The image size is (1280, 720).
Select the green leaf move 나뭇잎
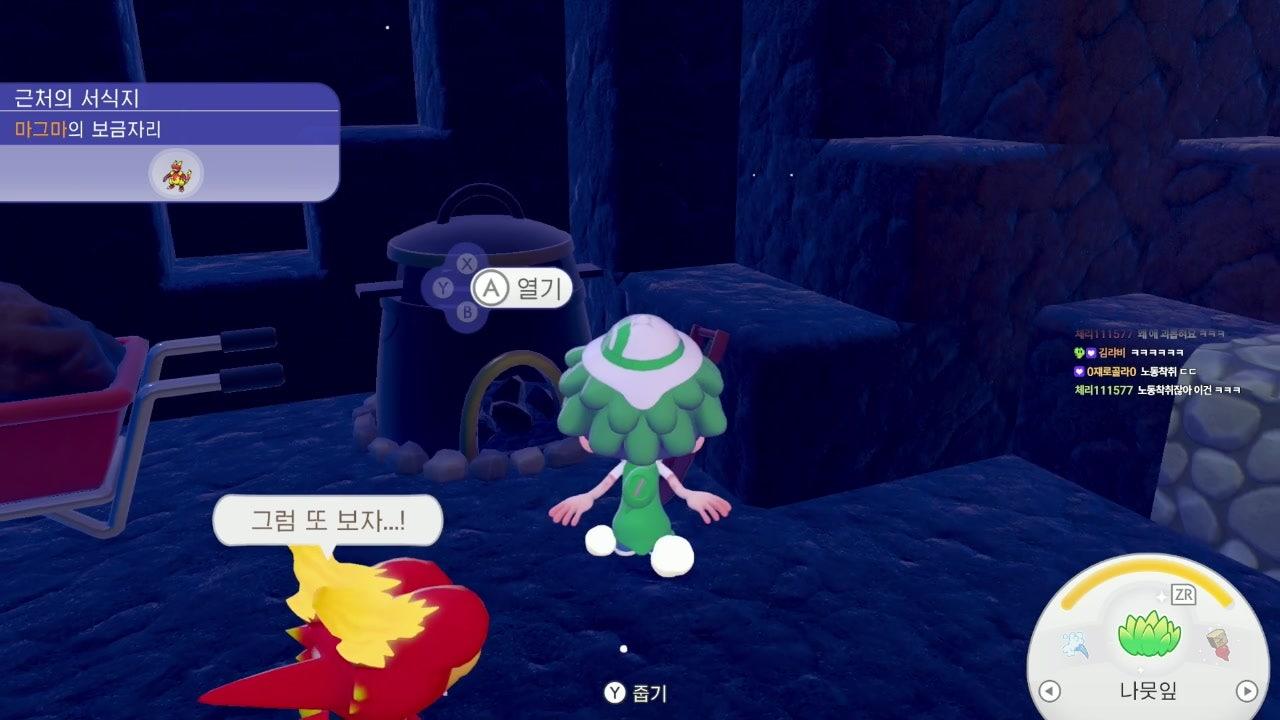(1148, 636)
